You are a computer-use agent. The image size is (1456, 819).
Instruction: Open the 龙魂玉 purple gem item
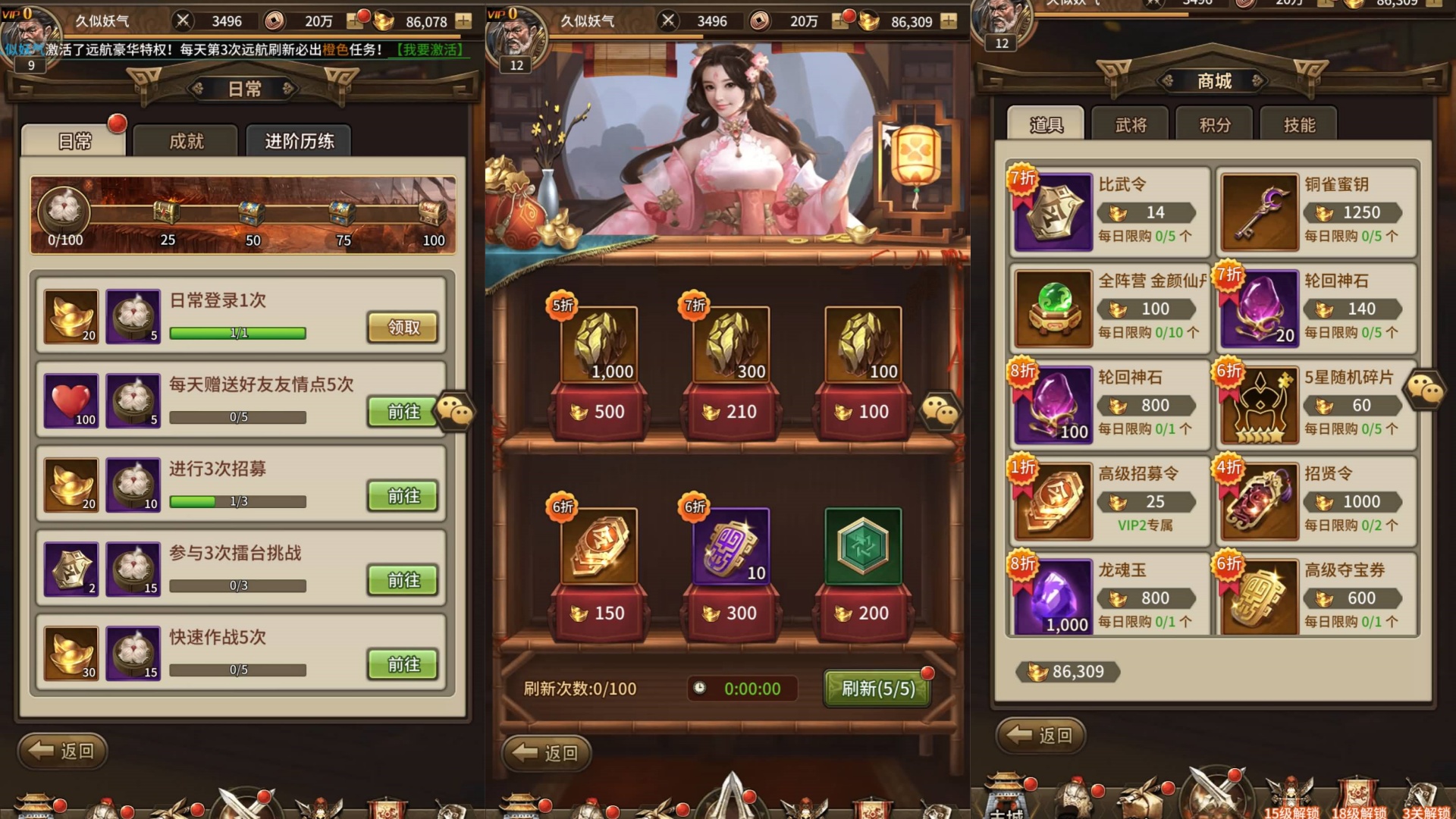[1053, 597]
